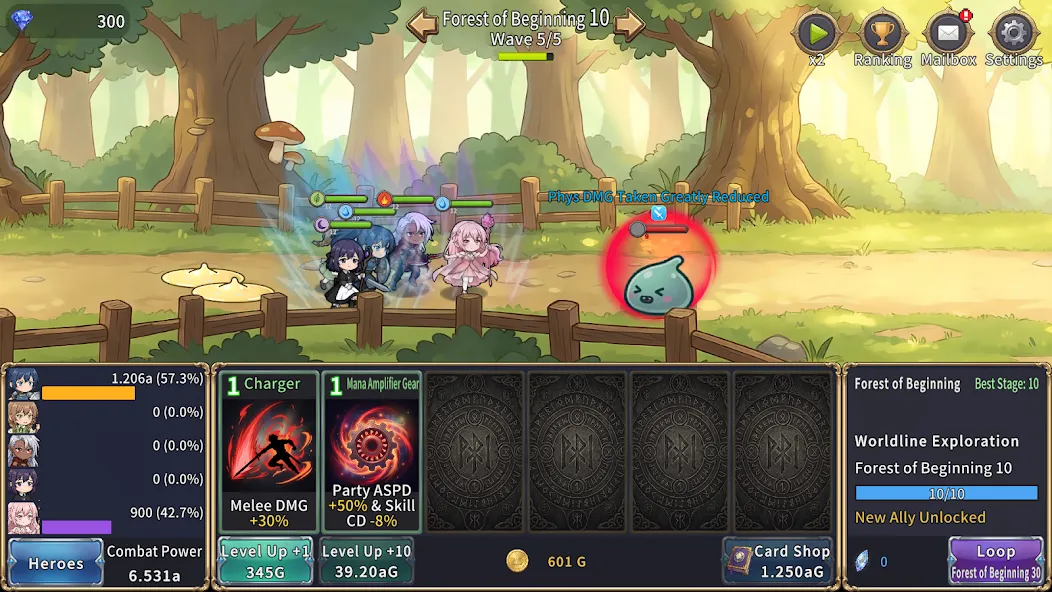Buy Level Up +10 for 39.20aG

tap(366, 561)
